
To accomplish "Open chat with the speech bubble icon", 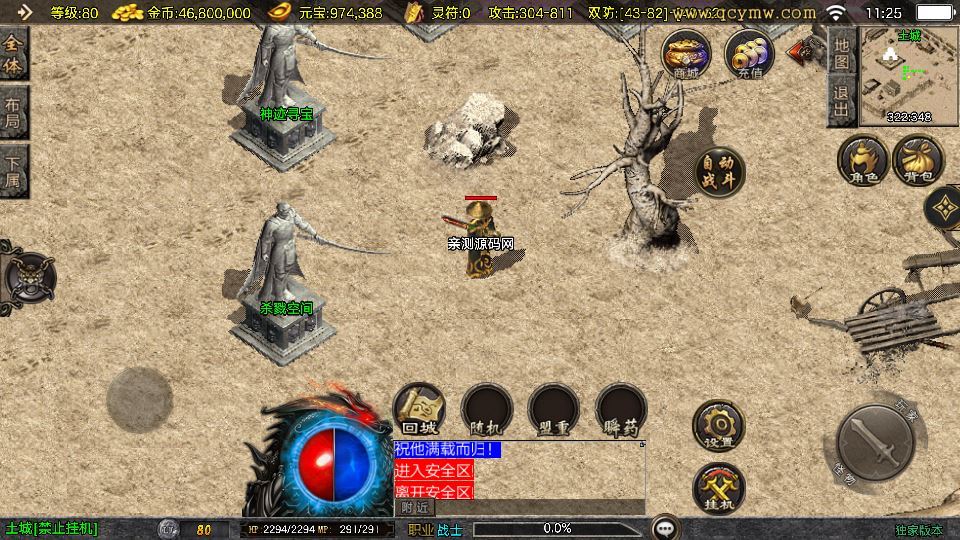I will tap(665, 528).
